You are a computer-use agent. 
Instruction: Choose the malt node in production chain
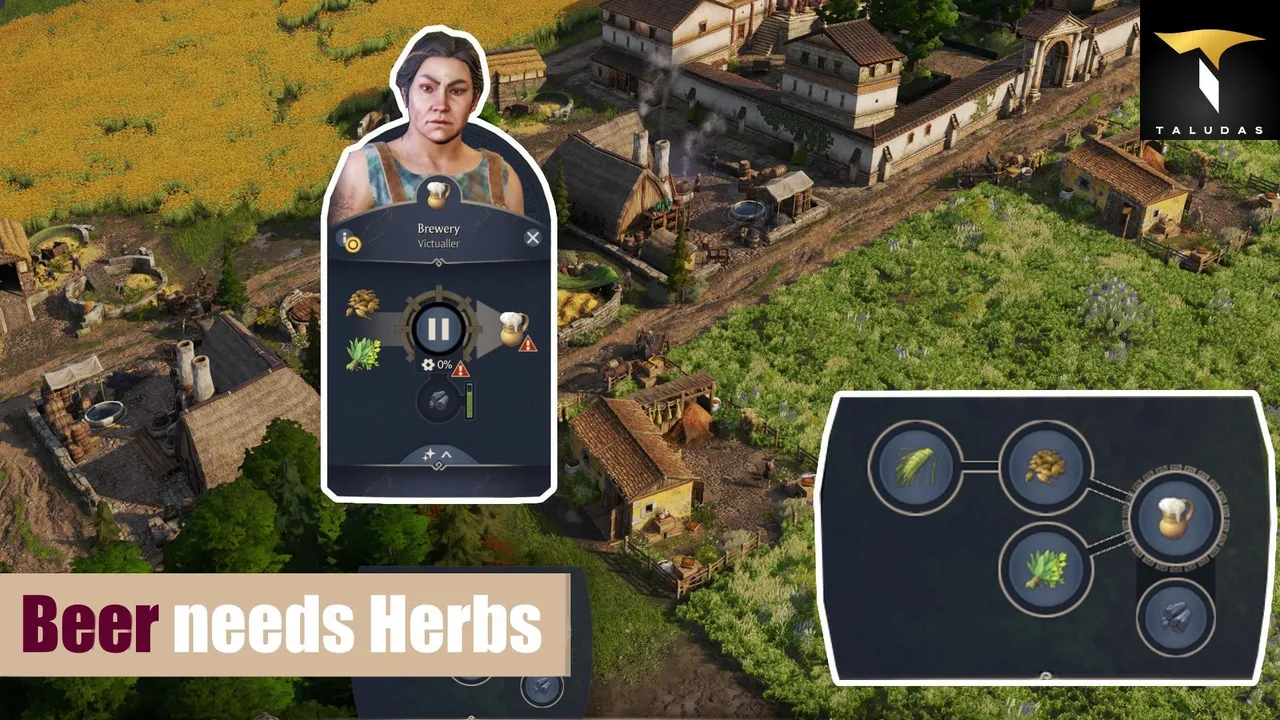coord(1045,467)
